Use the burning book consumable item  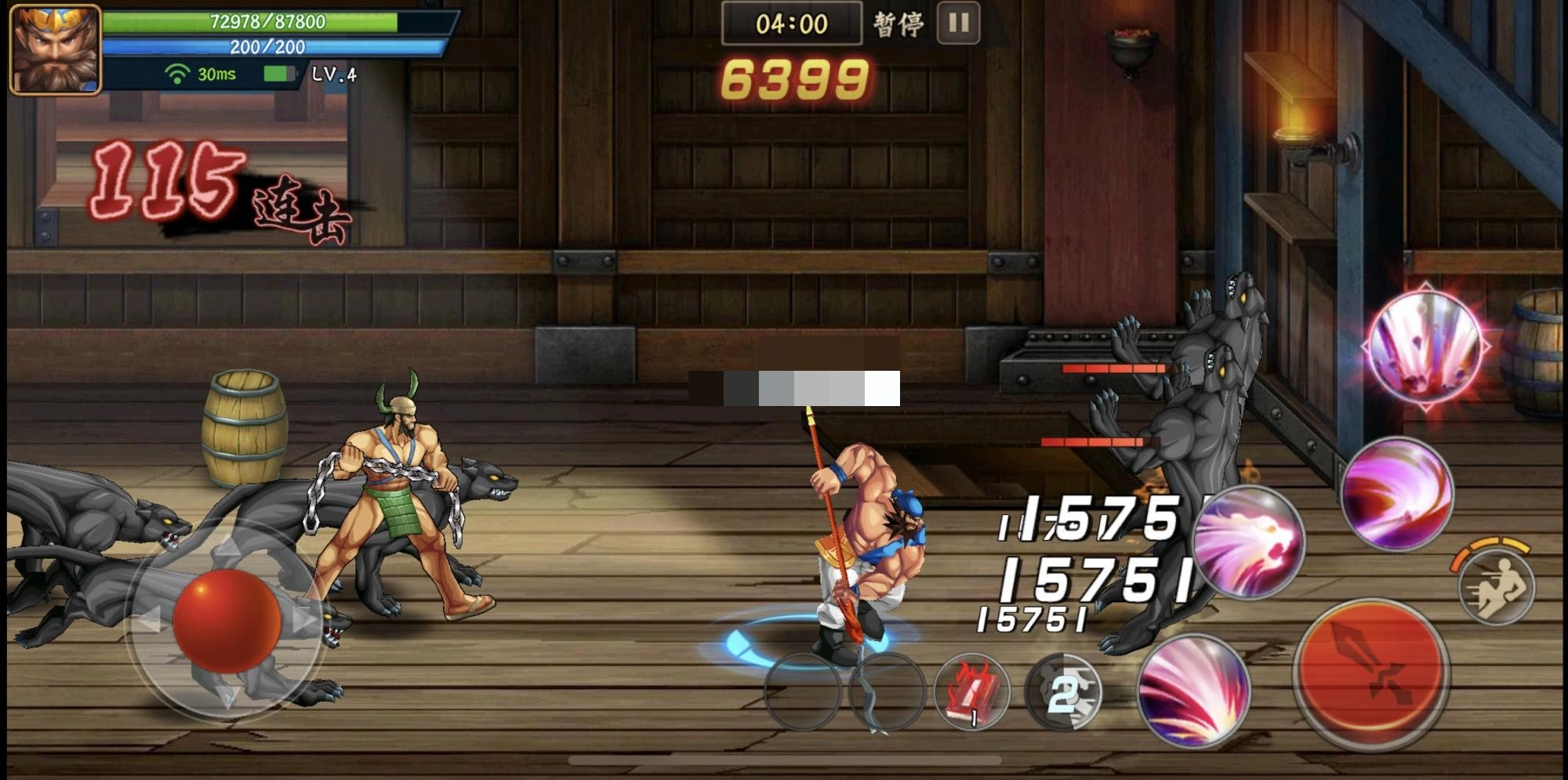click(972, 694)
